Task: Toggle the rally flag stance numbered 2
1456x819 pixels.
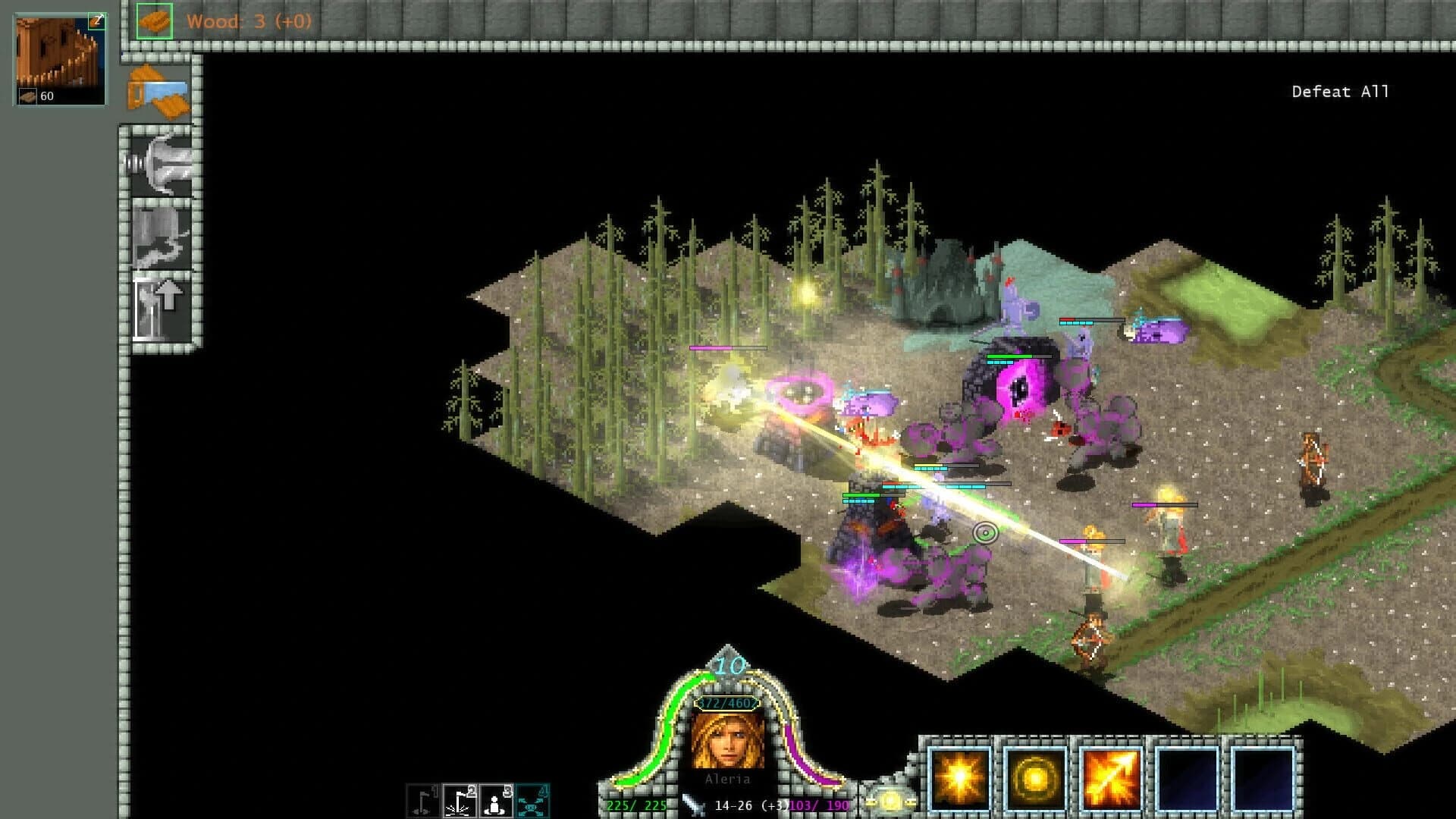Action: pos(458,799)
